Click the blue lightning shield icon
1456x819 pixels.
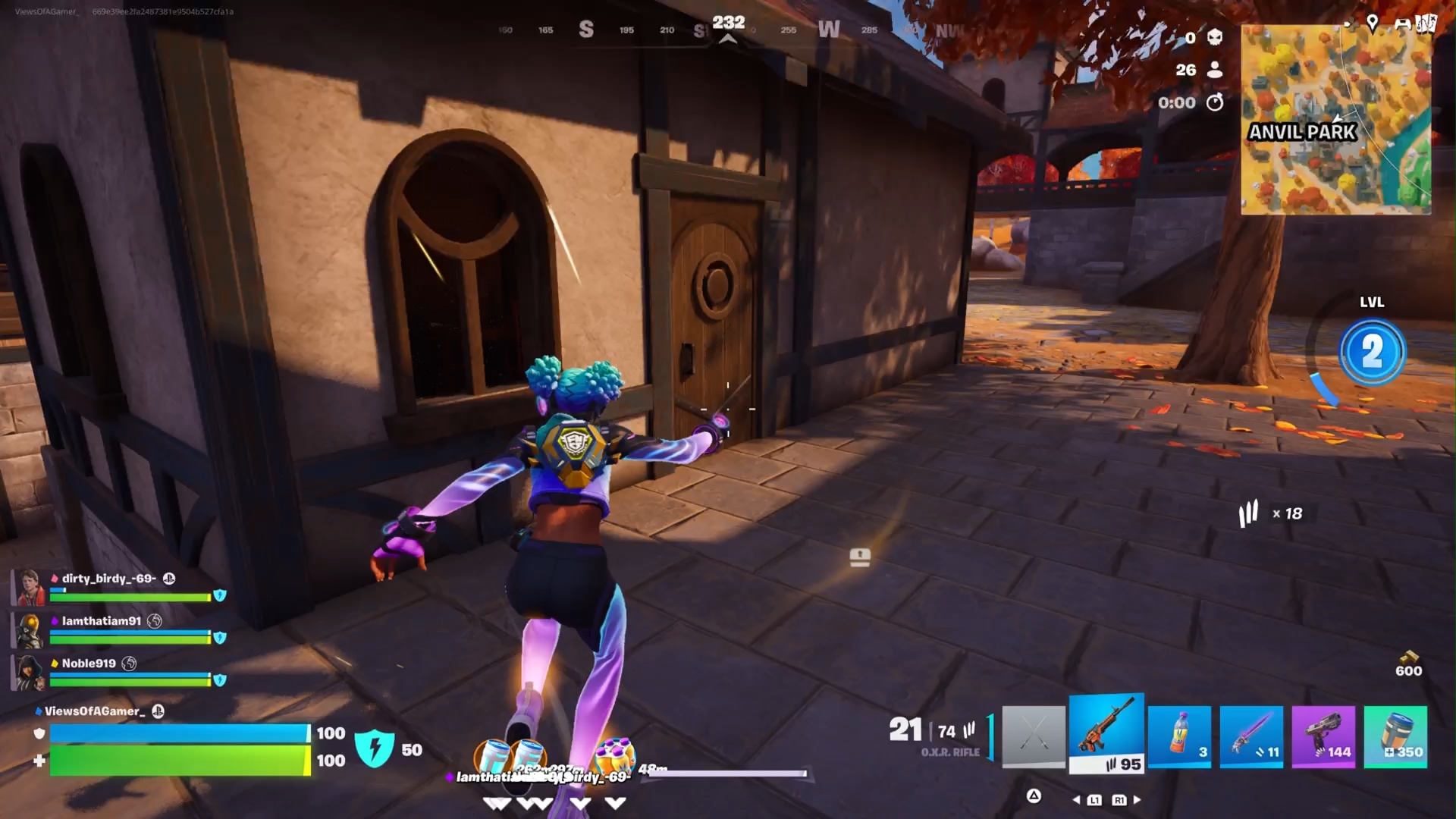(x=375, y=748)
